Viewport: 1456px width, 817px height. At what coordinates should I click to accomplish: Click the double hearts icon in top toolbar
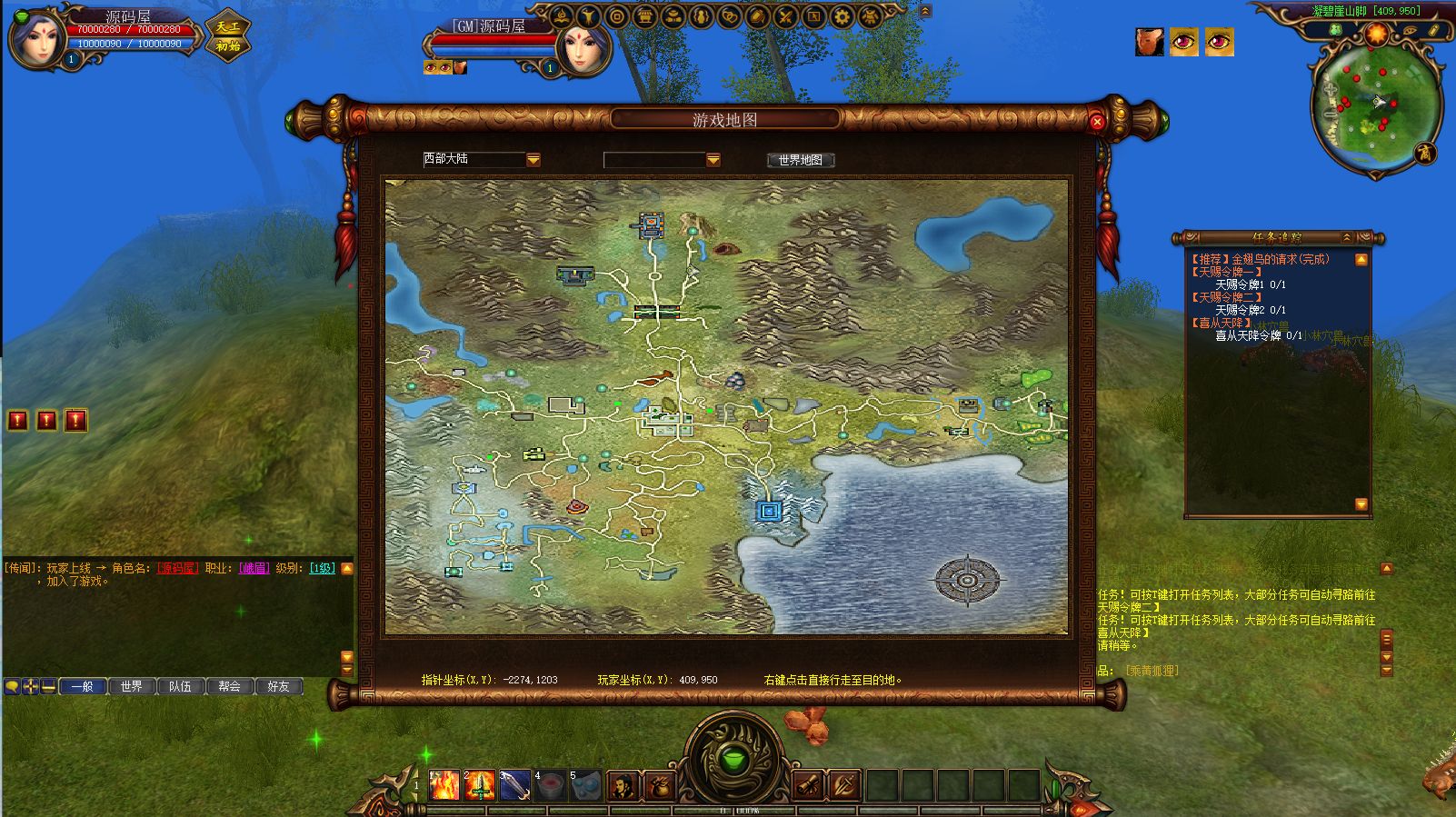730,16
